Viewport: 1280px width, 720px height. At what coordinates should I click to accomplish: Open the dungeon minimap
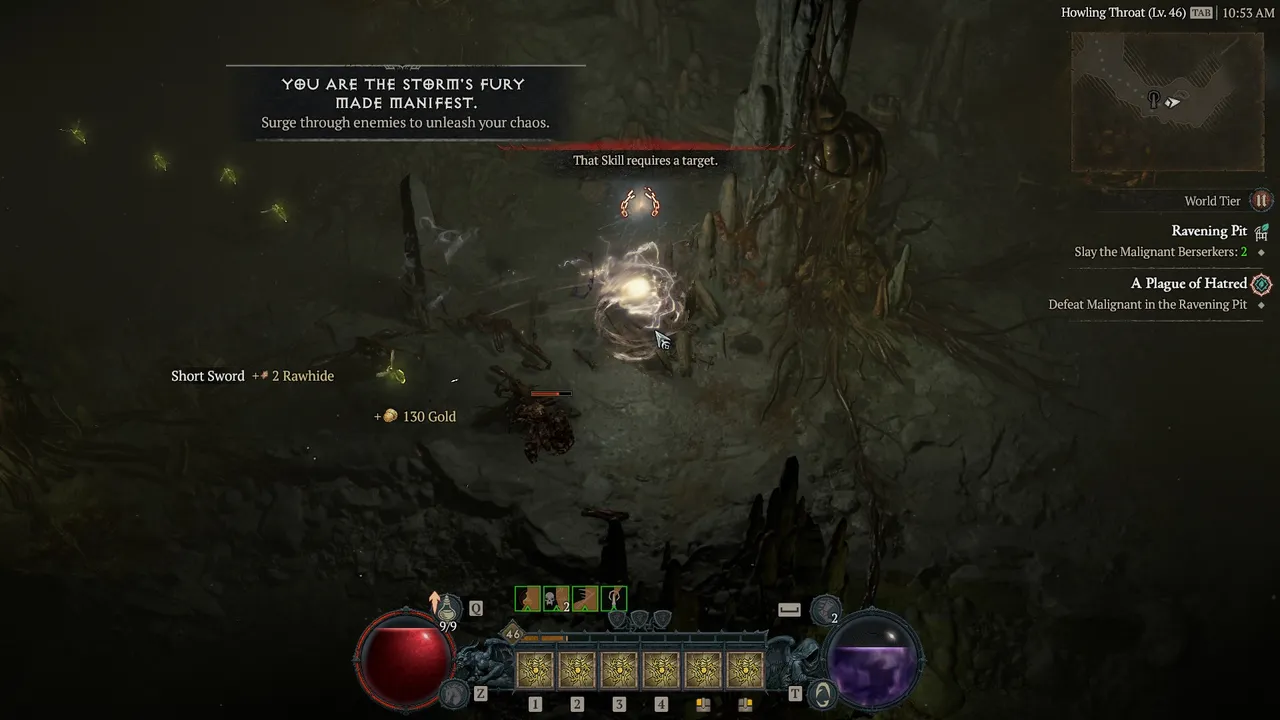[x=1165, y=101]
